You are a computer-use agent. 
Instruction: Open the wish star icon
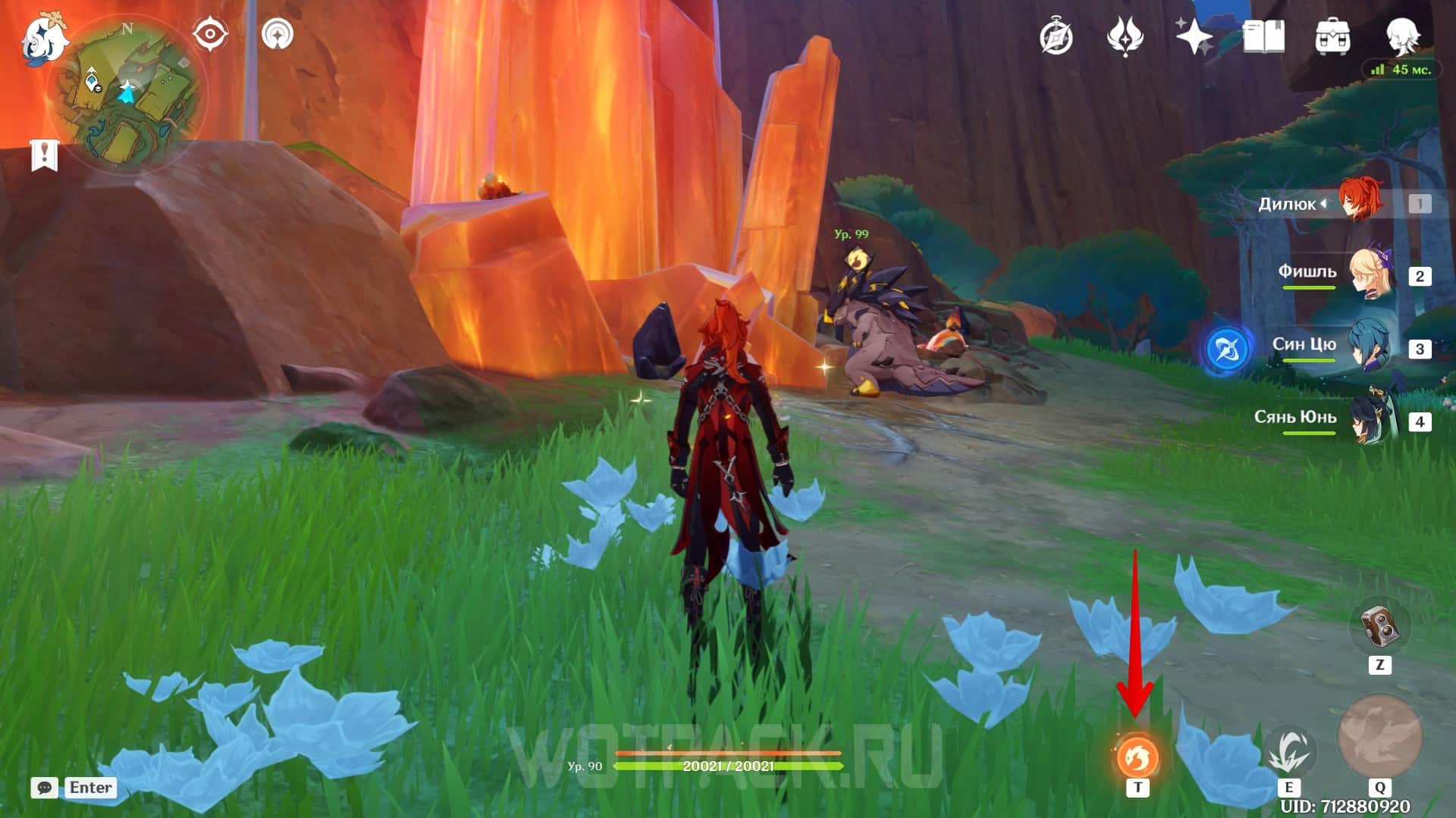coord(1194,36)
